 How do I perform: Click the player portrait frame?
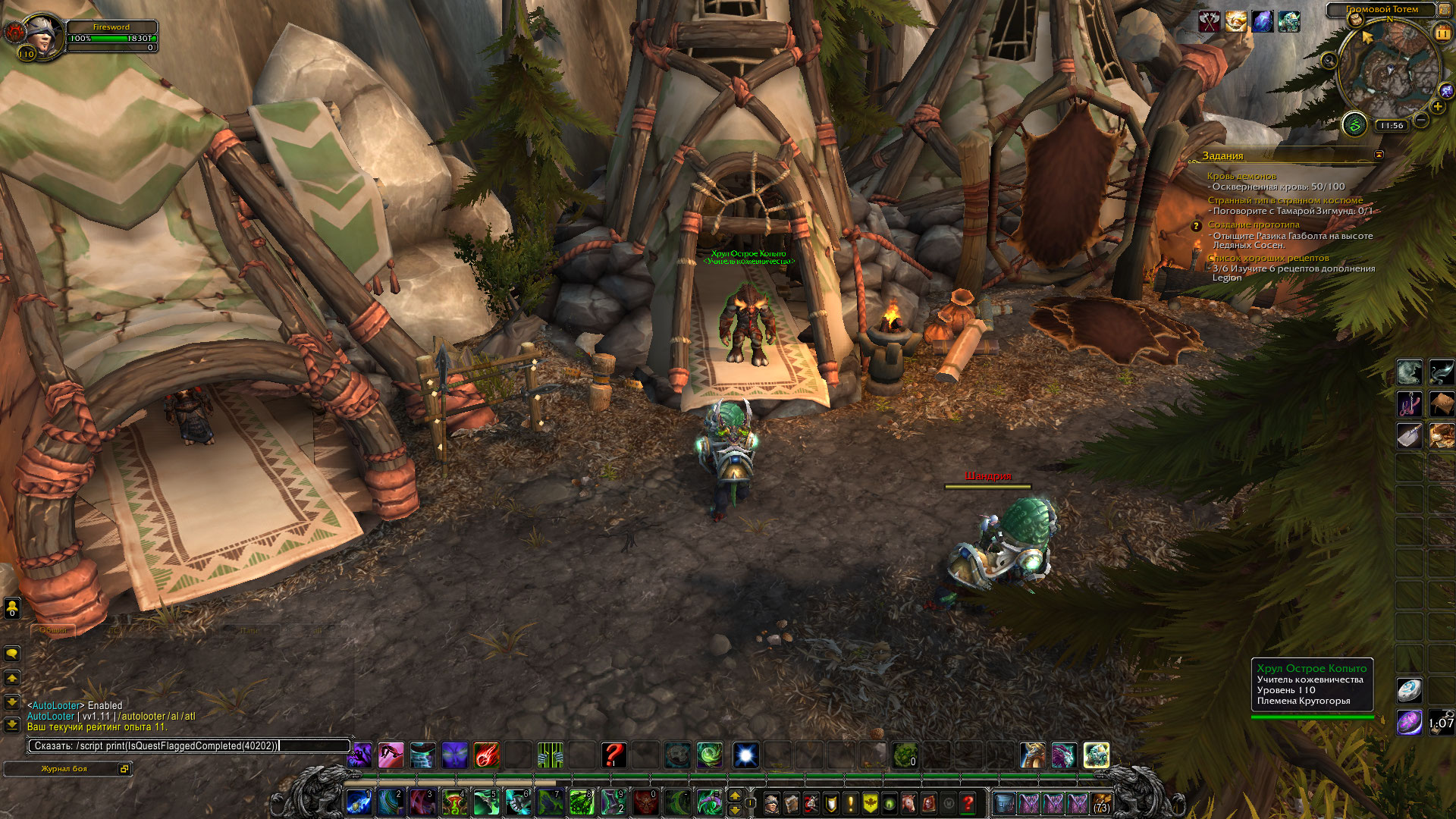[40, 36]
